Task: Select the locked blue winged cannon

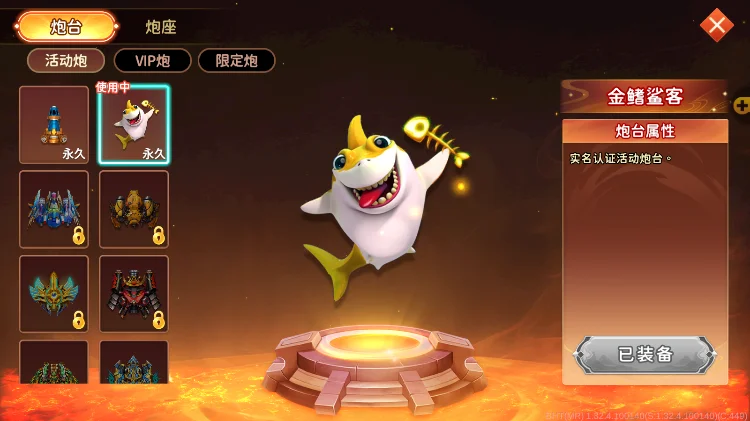Action: (x=54, y=209)
